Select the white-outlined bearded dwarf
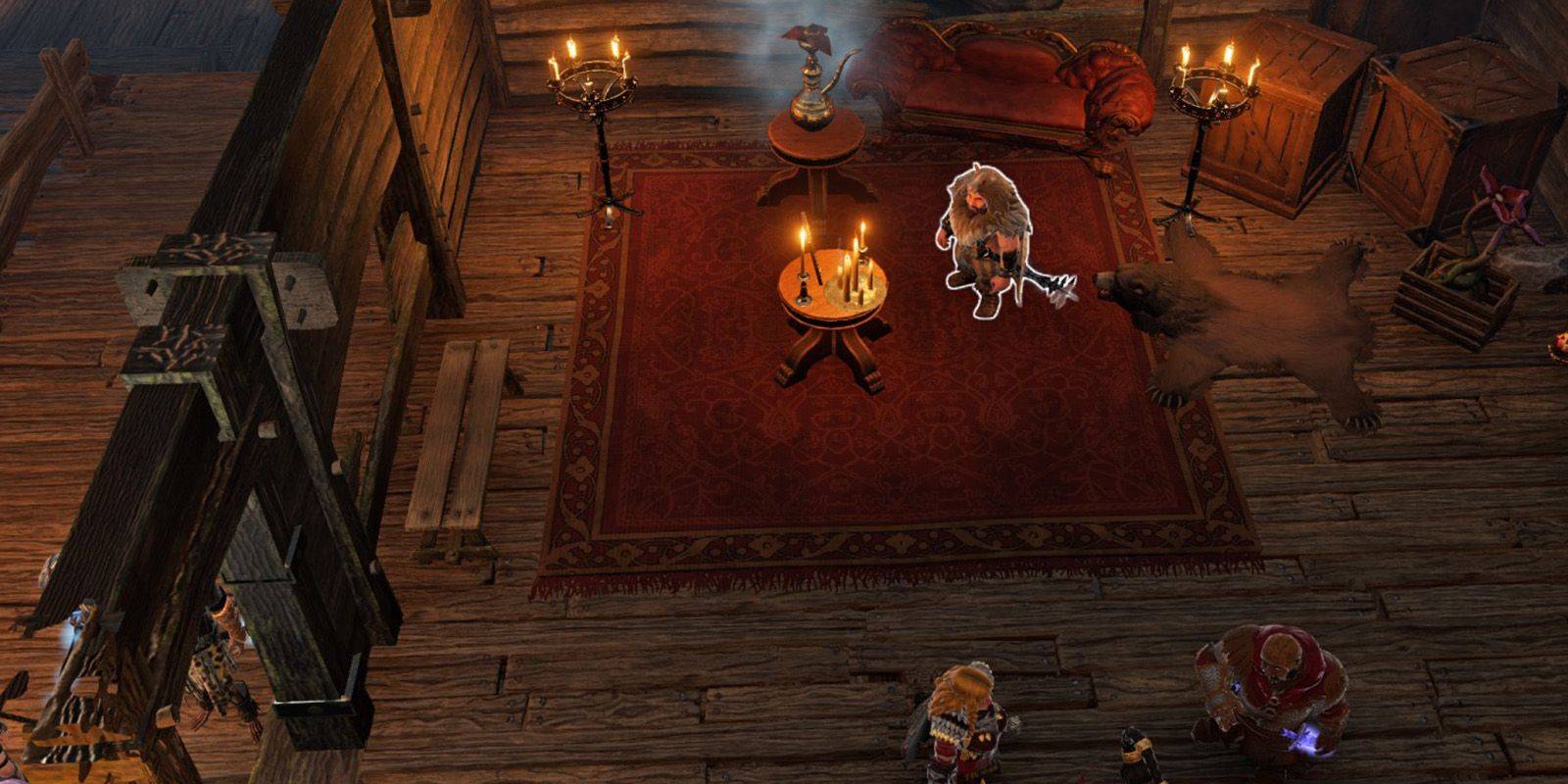Viewport: 1568px width, 784px height. click(985, 238)
